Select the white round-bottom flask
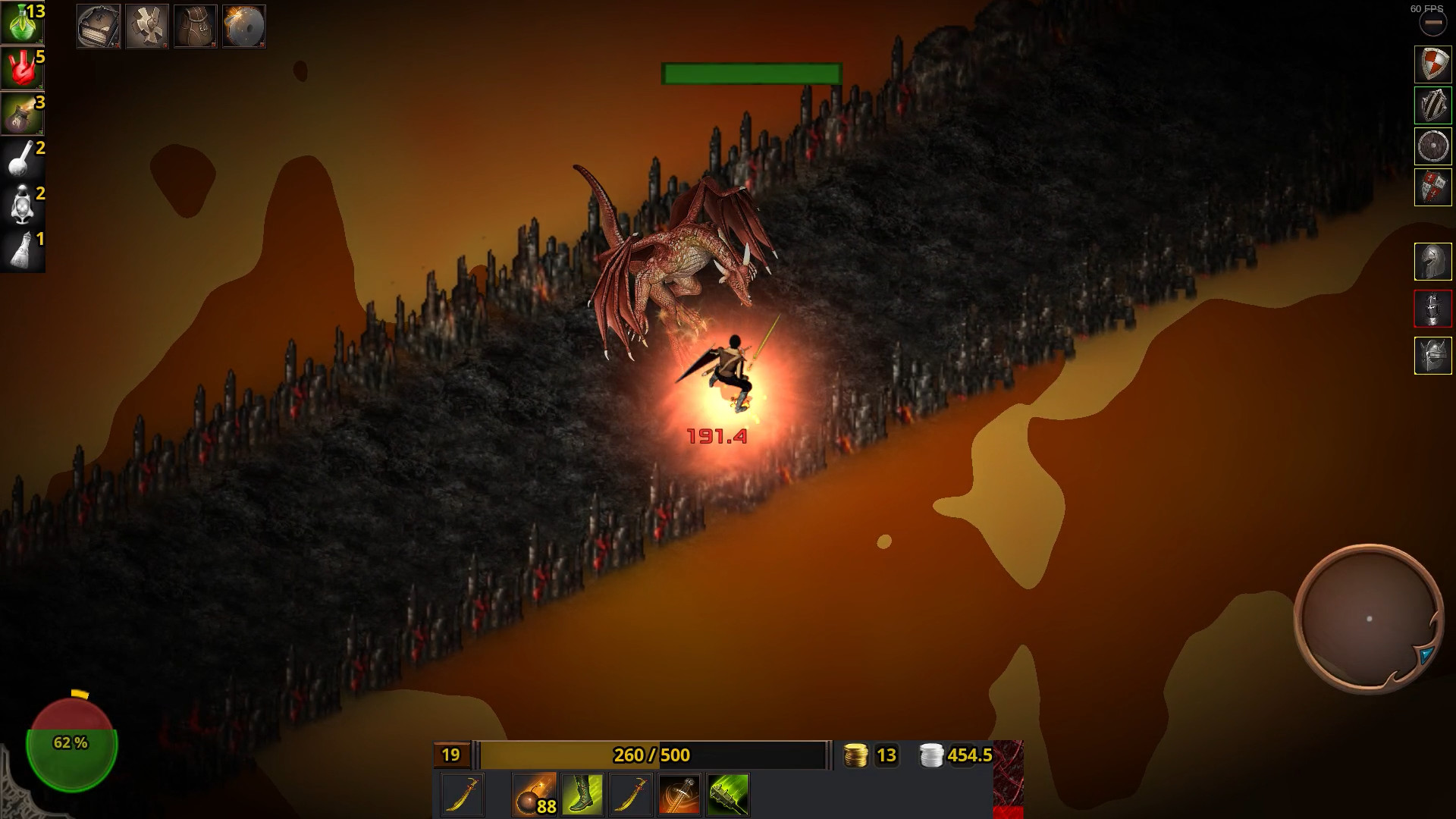 21,159
